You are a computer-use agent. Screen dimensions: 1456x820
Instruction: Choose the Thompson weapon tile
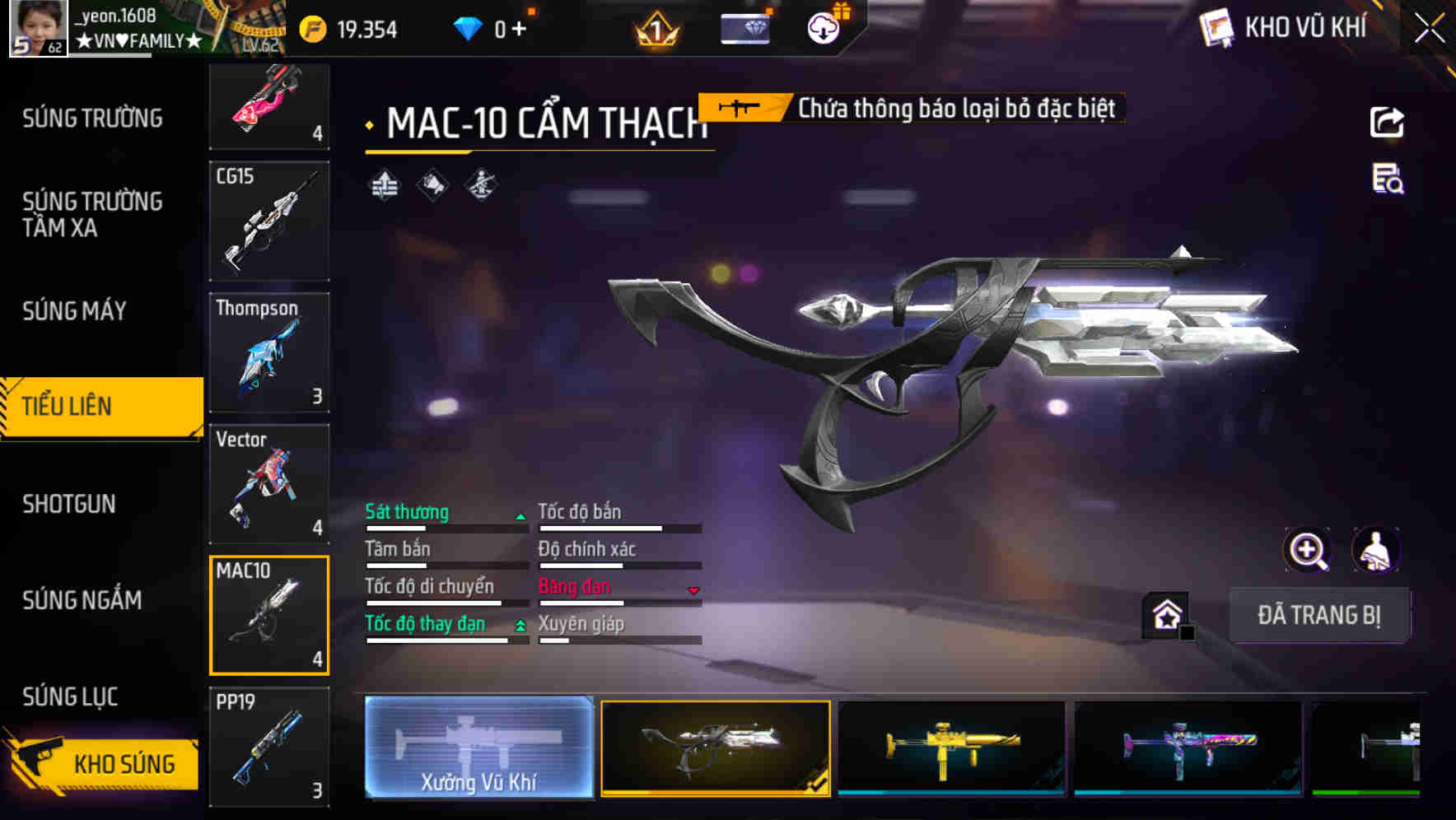point(269,352)
